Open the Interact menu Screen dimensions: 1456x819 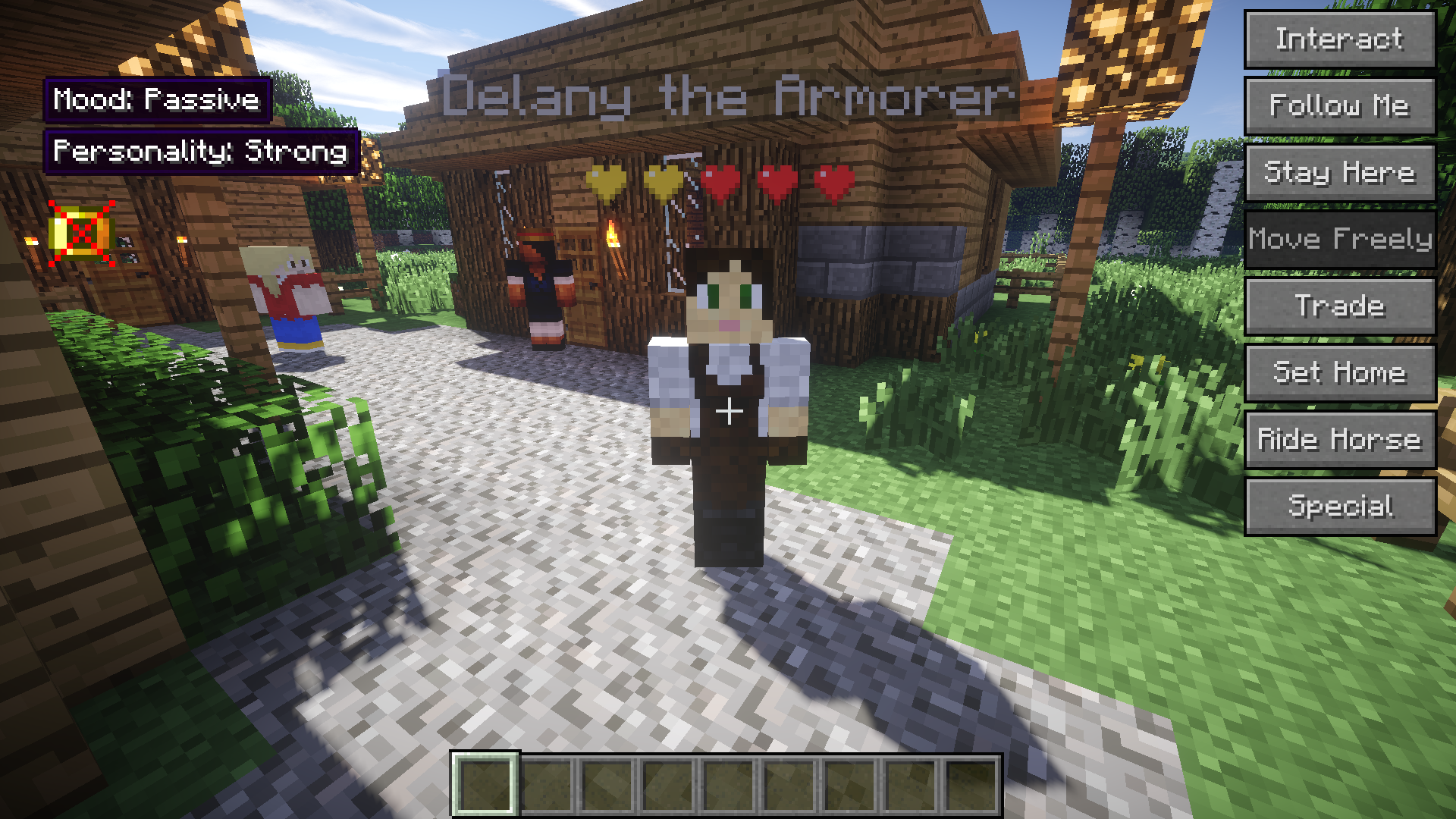(x=1339, y=39)
